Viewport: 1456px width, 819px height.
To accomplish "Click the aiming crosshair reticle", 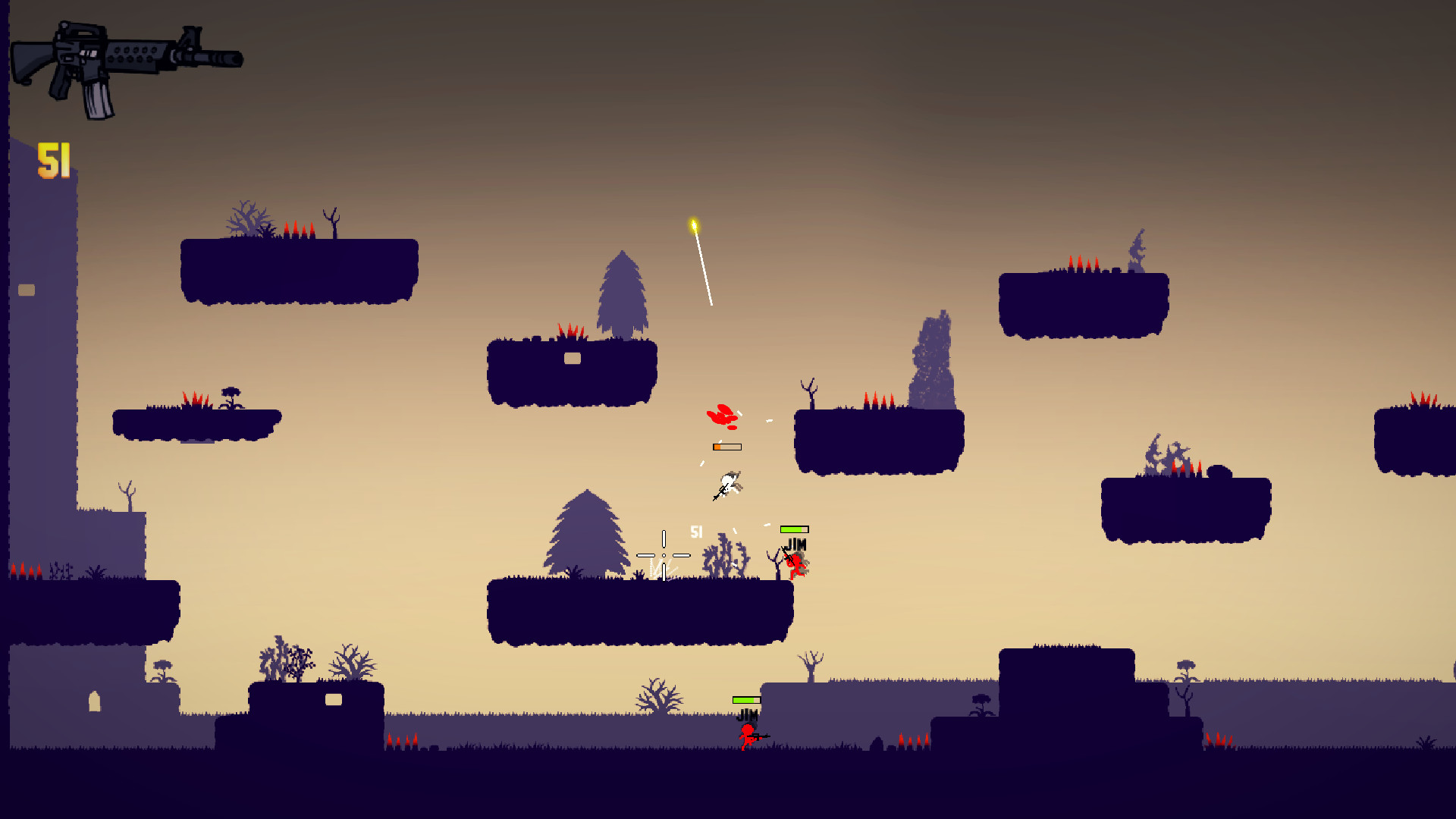I will coord(664,555).
